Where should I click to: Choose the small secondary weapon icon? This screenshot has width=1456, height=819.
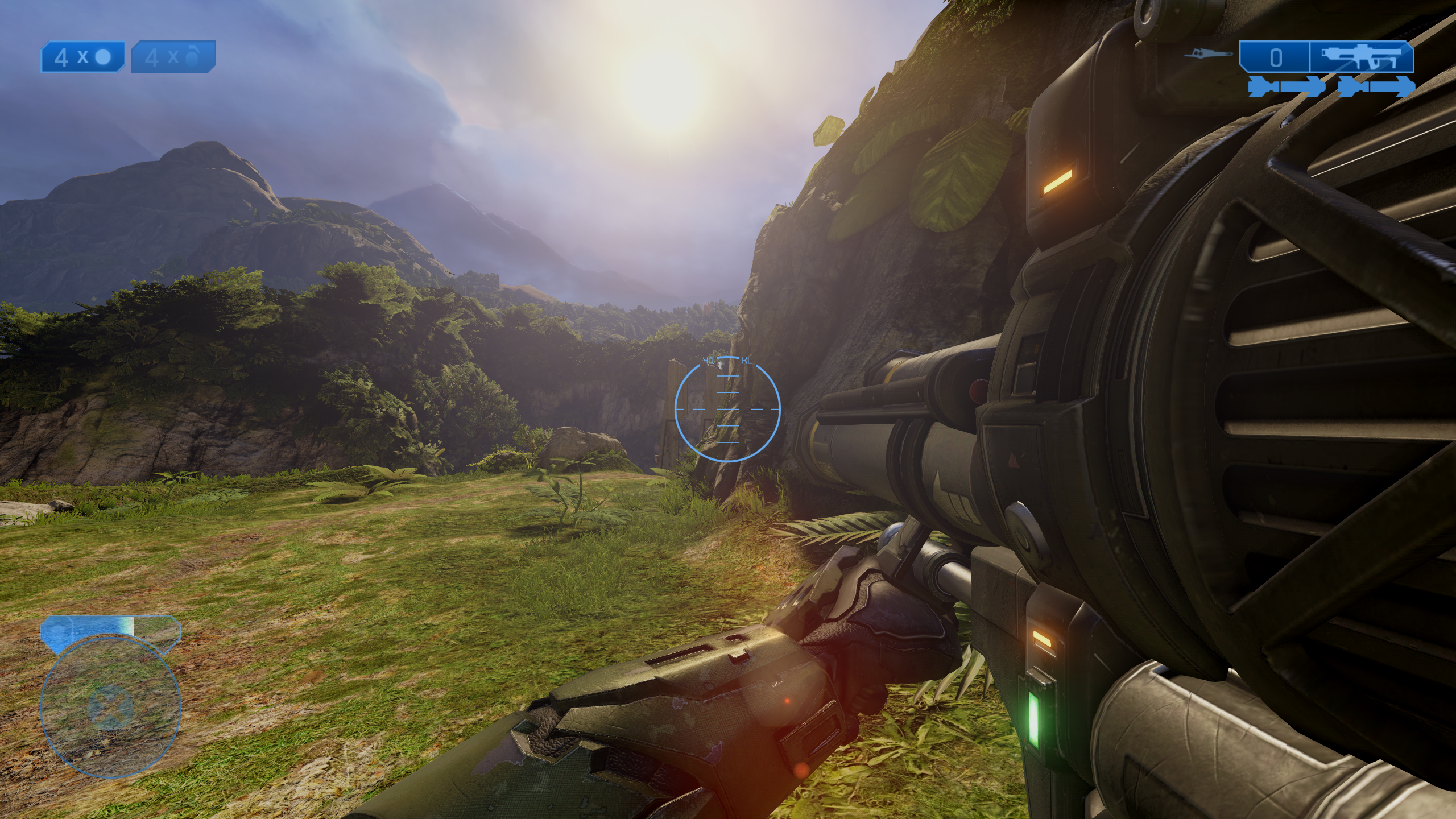tap(1210, 55)
